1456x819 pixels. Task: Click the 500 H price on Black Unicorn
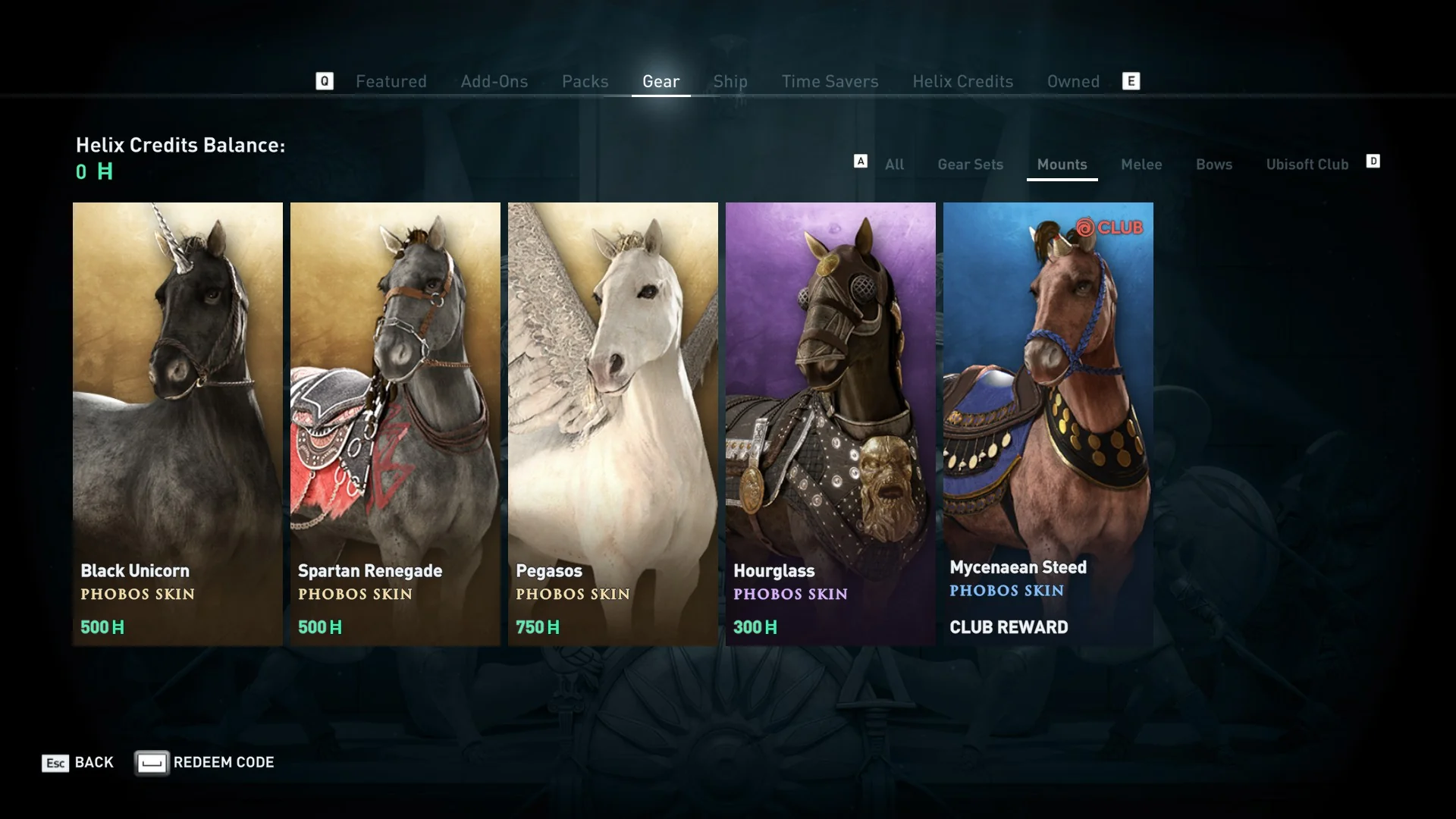(x=102, y=627)
